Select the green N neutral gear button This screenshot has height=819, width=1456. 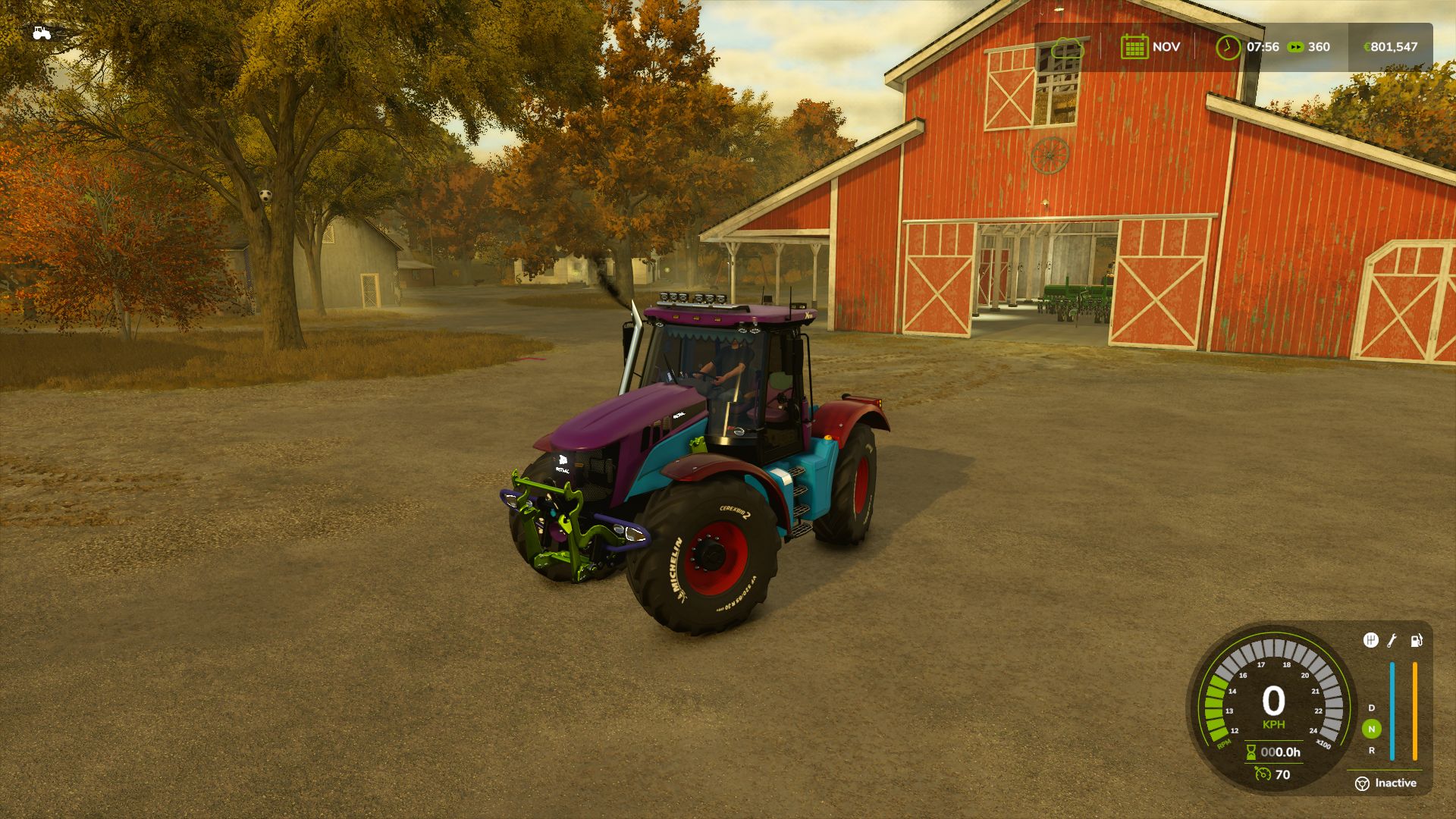tap(1371, 729)
